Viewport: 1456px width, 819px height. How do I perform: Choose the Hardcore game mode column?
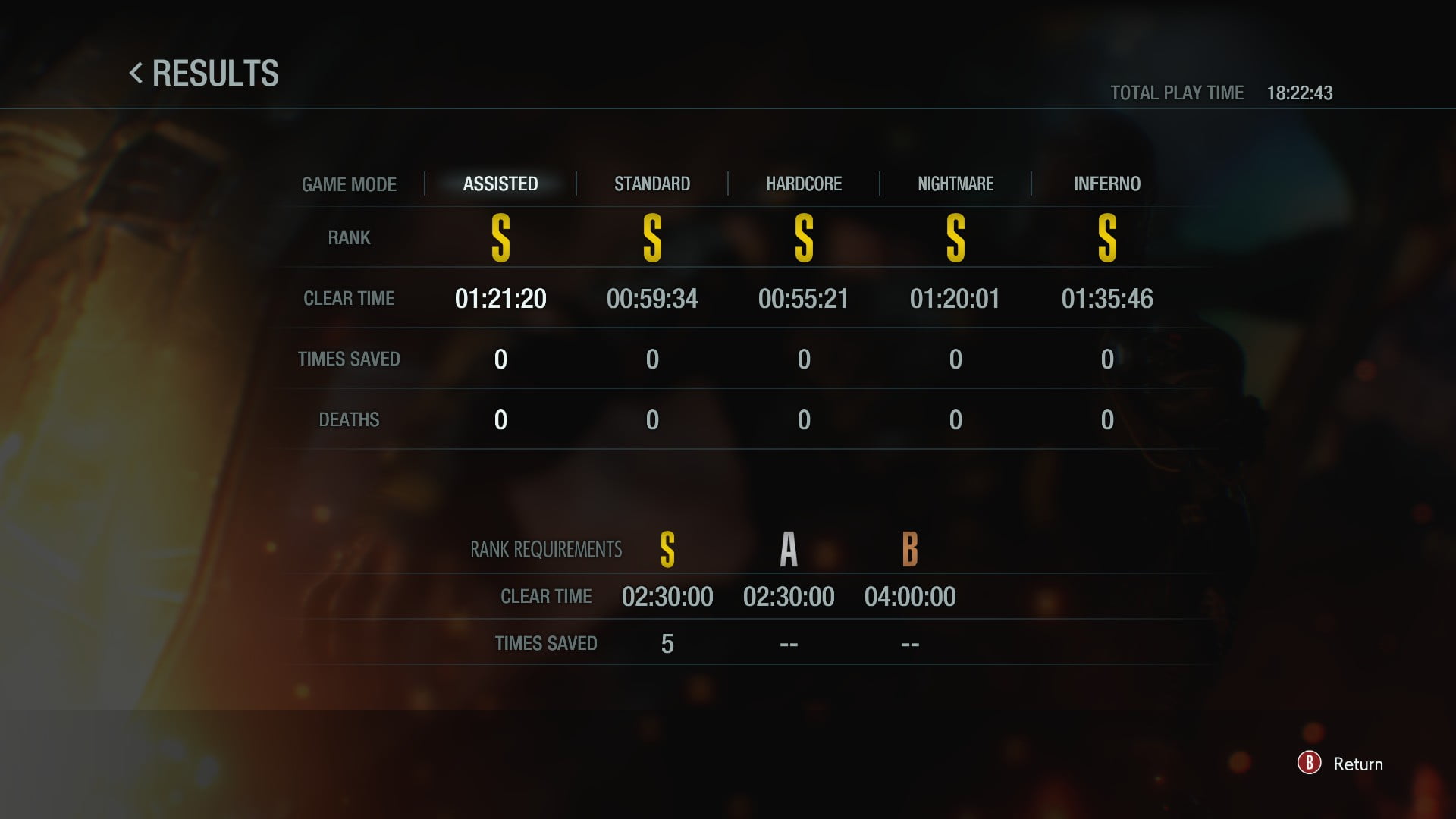point(804,184)
